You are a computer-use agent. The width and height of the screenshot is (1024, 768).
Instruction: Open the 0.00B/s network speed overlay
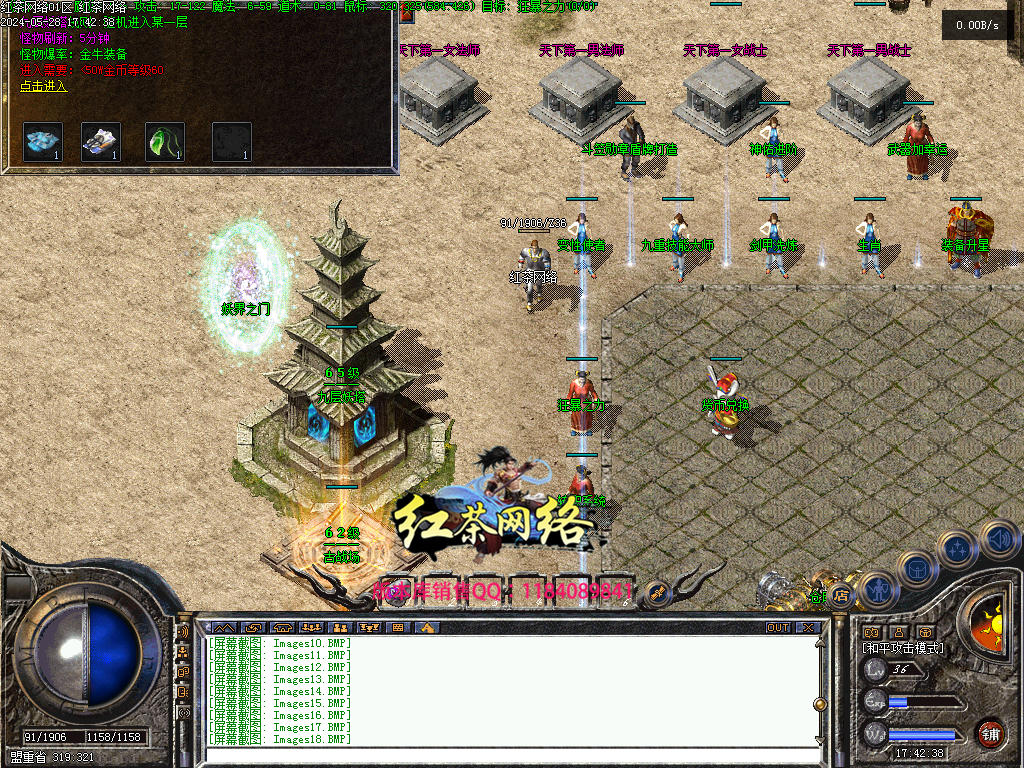pyautogui.click(x=977, y=25)
